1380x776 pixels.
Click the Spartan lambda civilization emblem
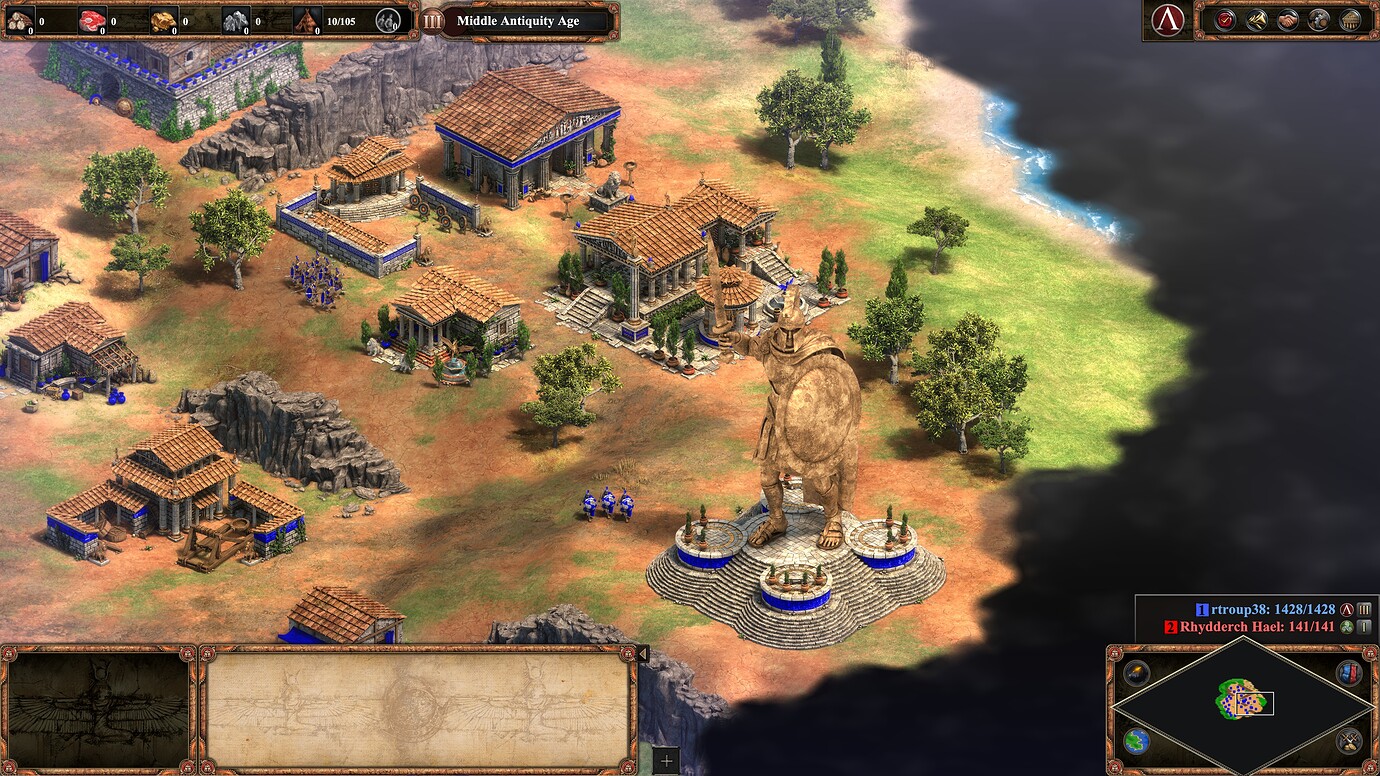coord(1166,19)
